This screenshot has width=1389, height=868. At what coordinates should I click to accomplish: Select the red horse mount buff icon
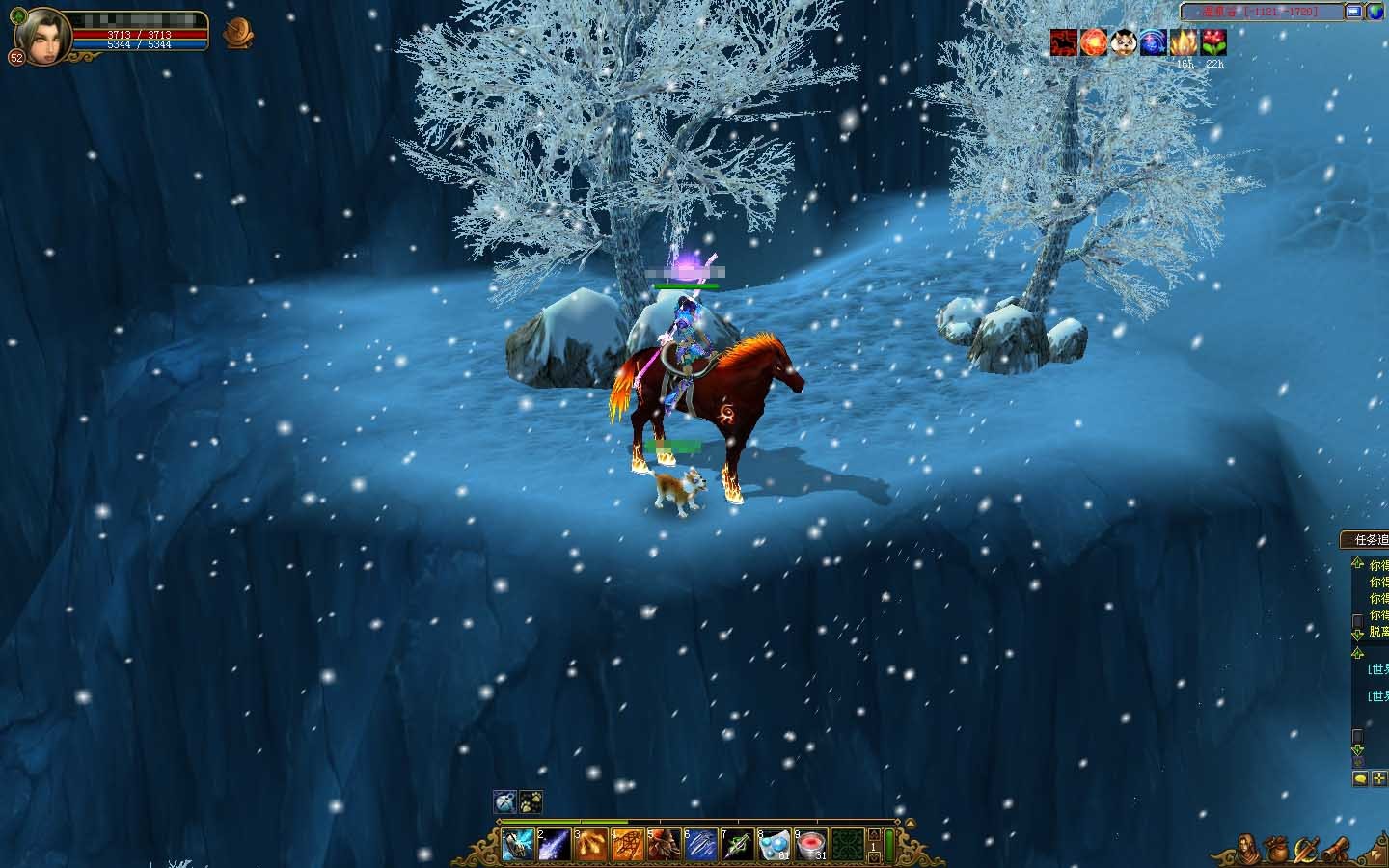coord(1063,42)
